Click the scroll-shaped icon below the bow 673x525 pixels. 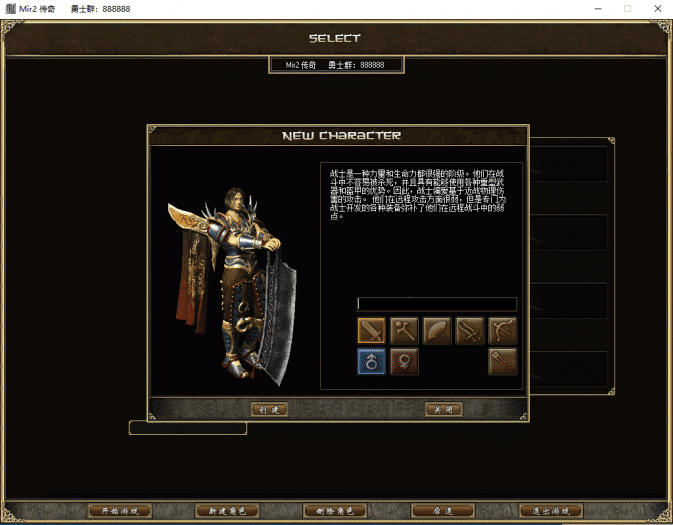[502, 361]
